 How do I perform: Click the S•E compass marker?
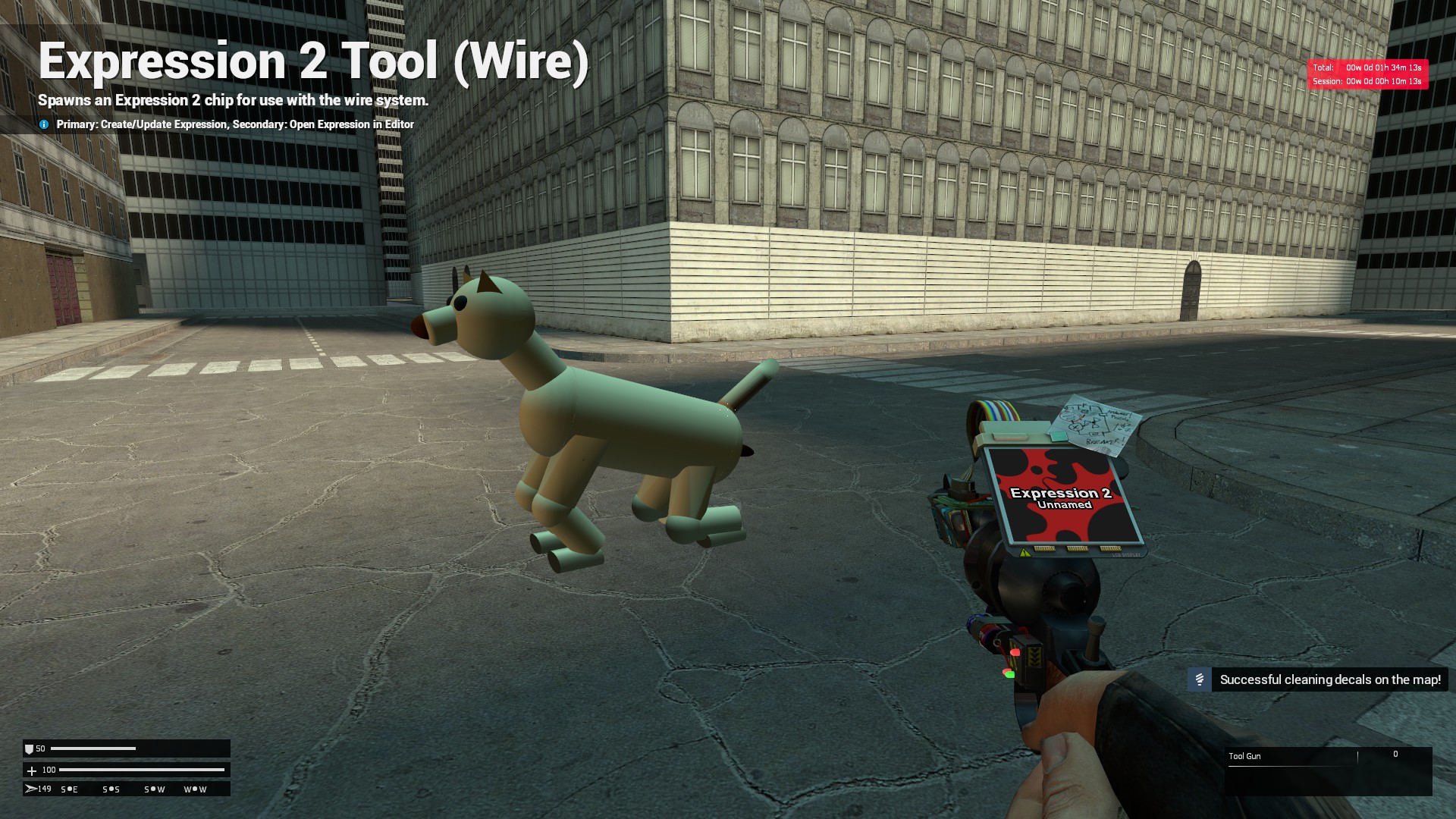coord(69,789)
